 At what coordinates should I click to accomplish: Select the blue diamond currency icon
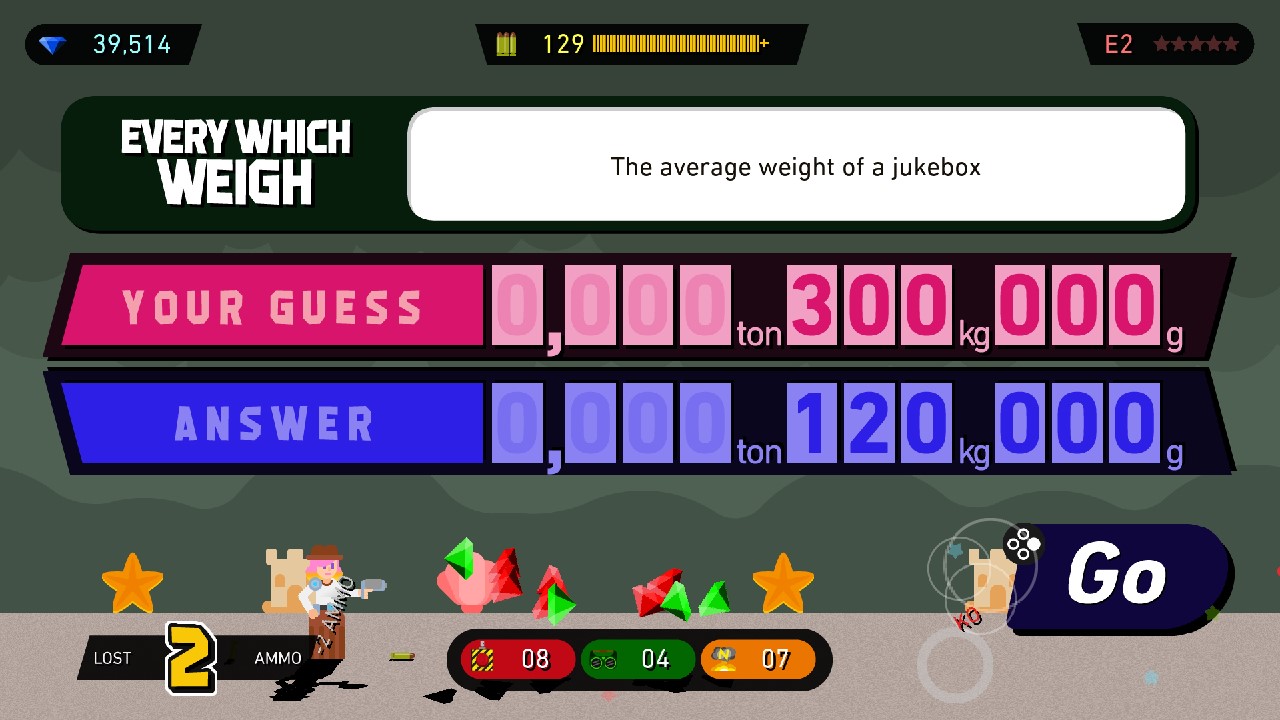[55, 43]
